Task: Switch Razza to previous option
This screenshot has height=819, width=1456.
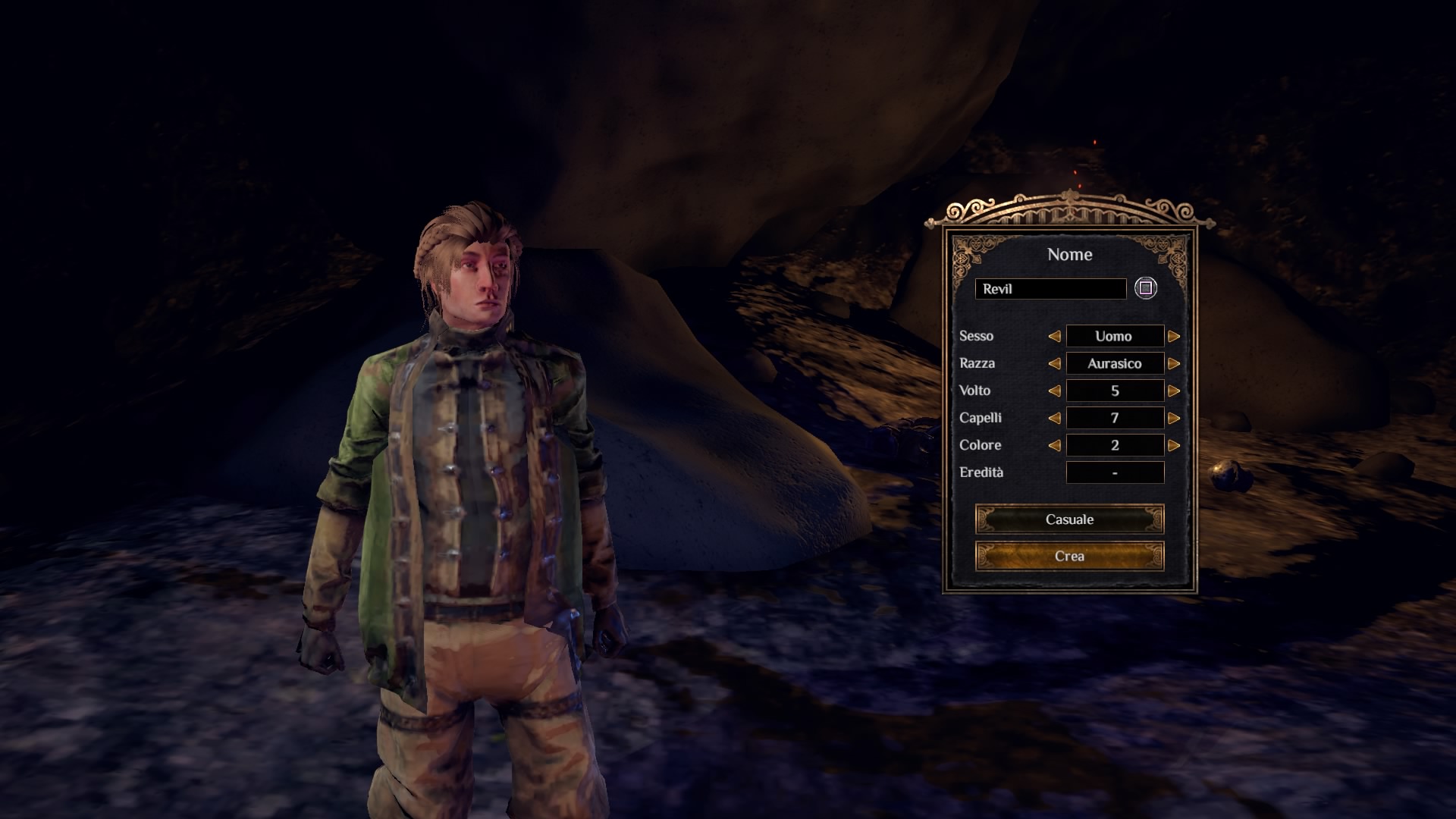Action: (x=1054, y=363)
